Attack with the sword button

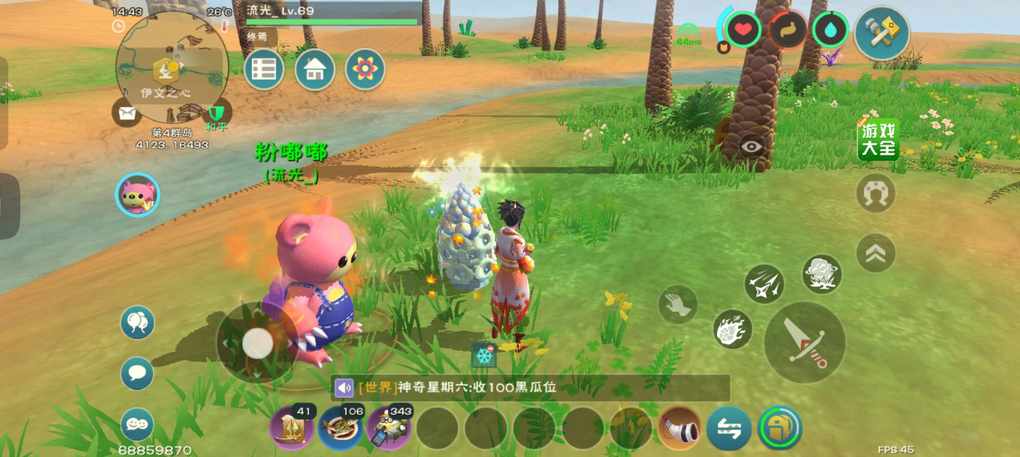[x=804, y=341]
